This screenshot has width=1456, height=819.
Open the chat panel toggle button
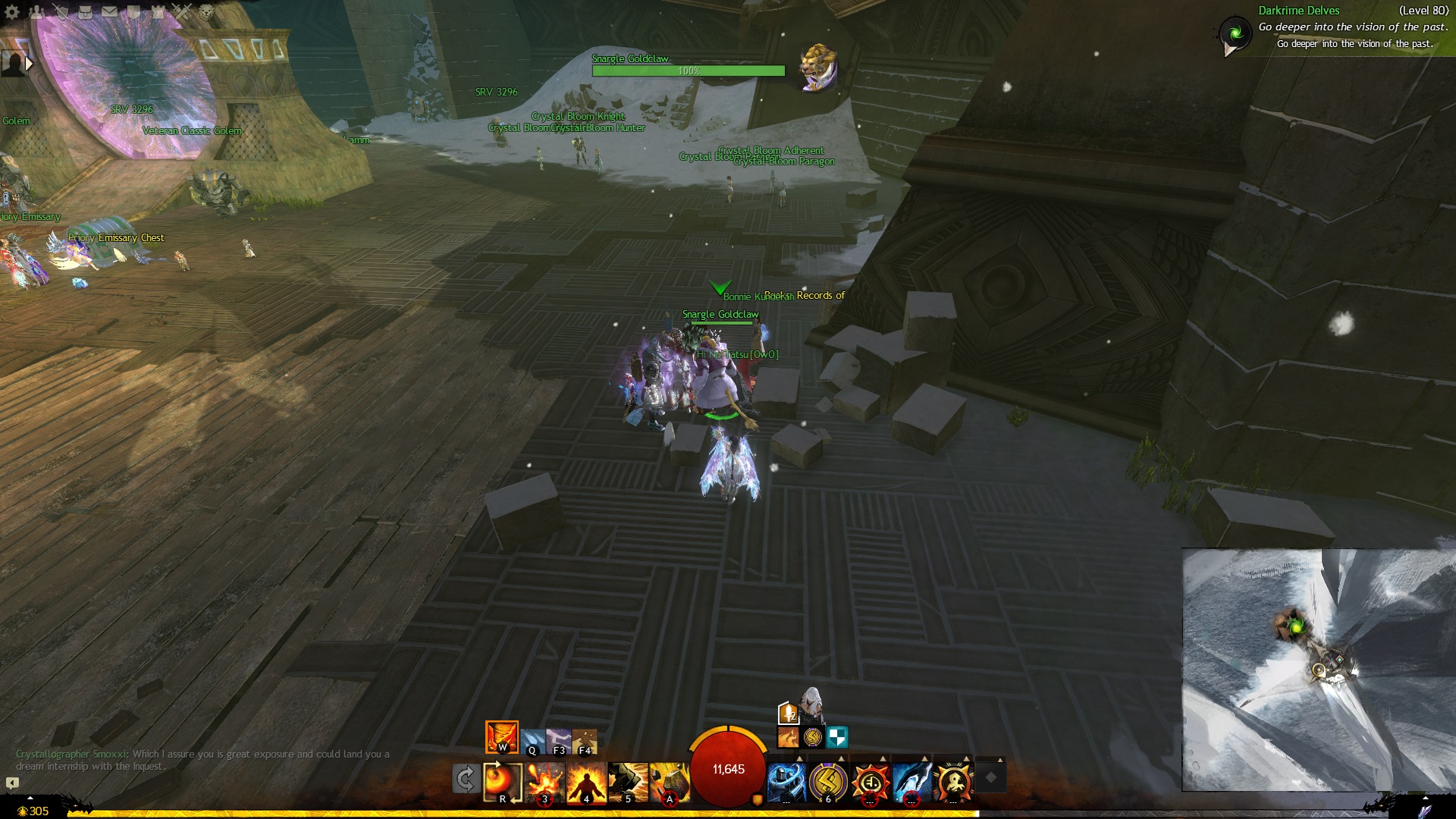pyautogui.click(x=12, y=783)
